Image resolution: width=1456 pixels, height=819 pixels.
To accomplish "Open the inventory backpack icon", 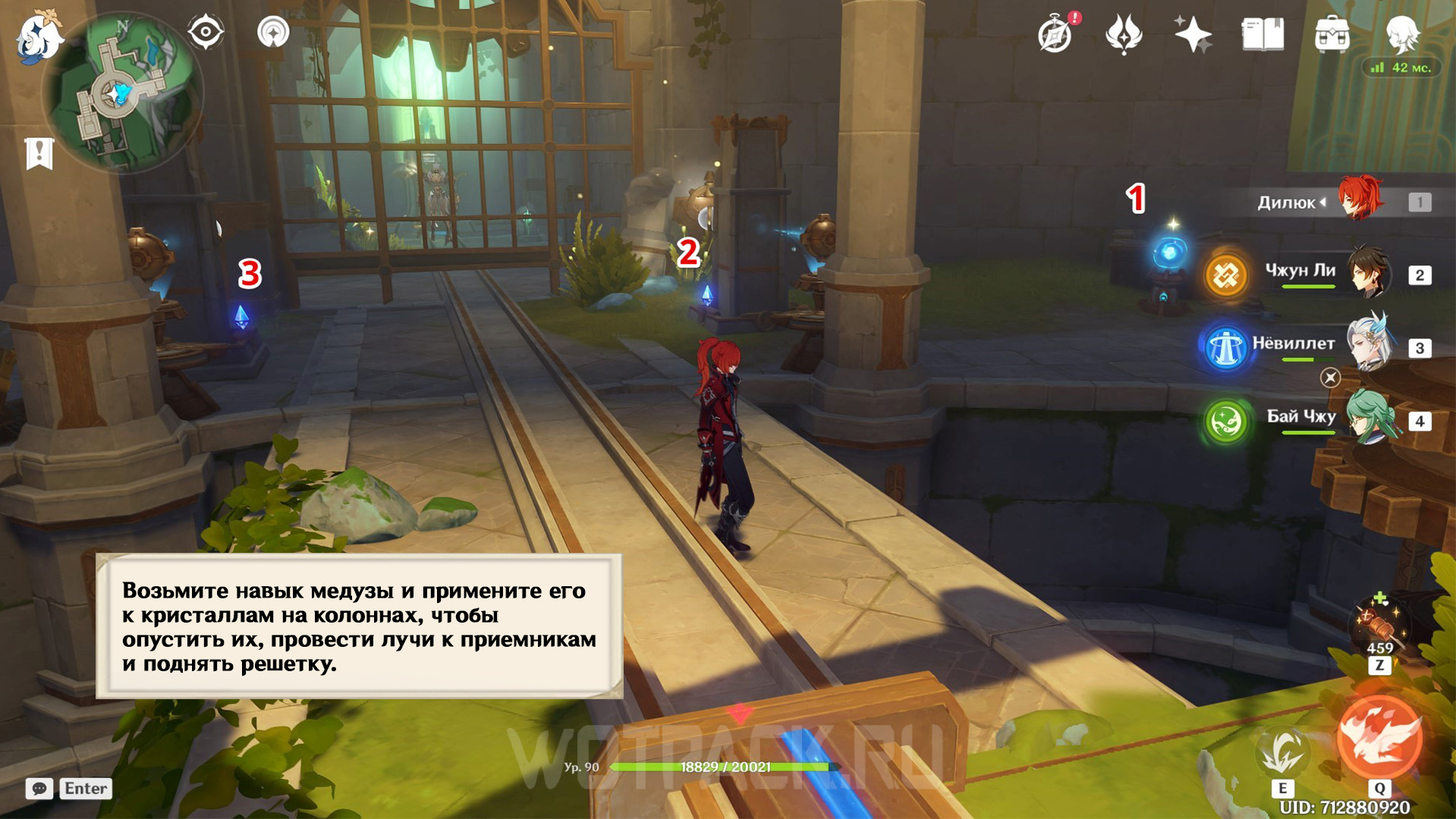I will [1332, 35].
